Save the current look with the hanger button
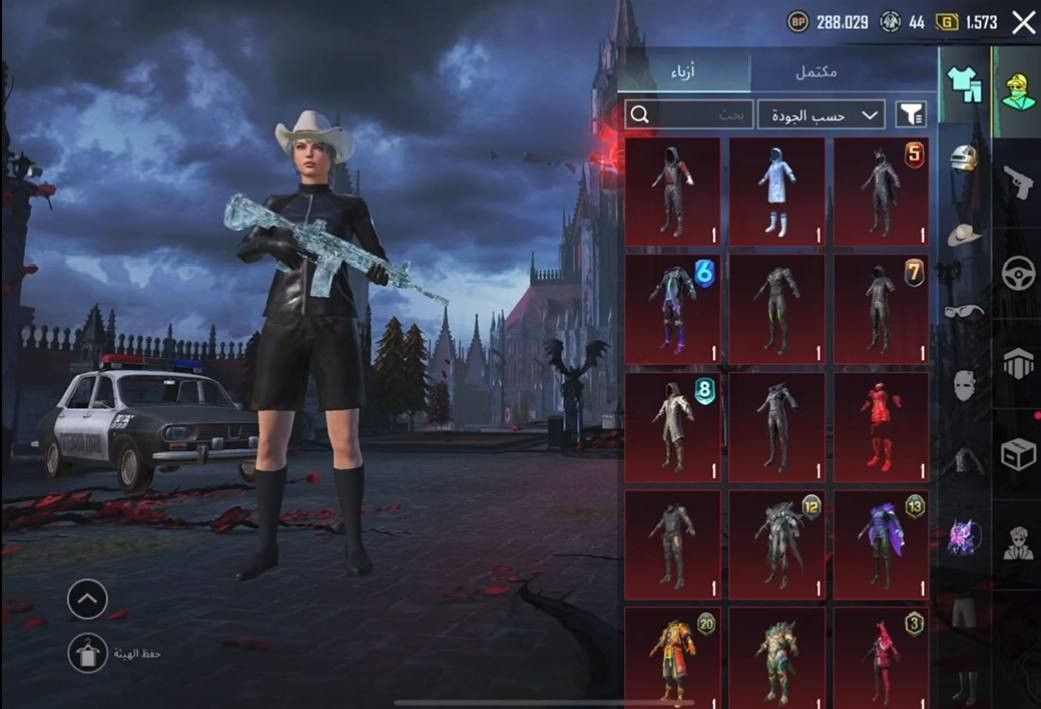The width and height of the screenshot is (1041, 709). [x=88, y=653]
